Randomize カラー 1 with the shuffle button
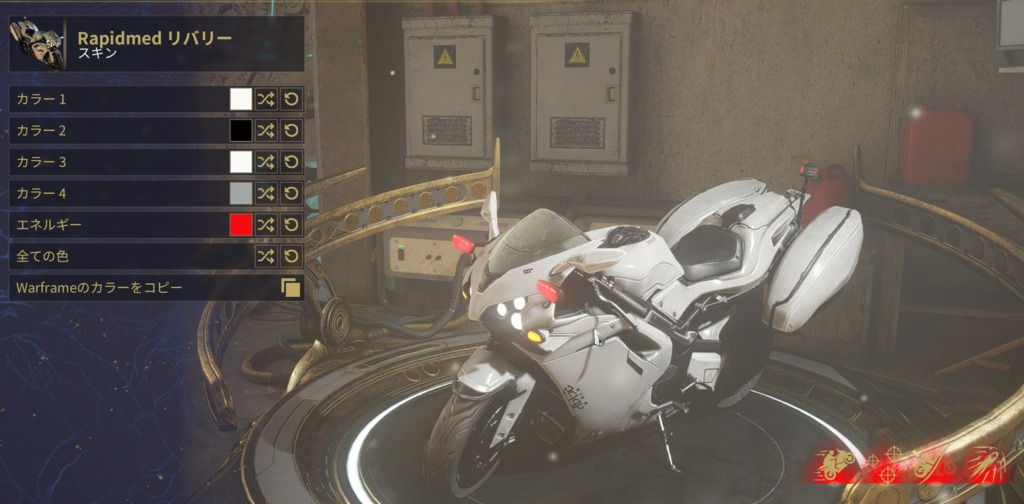1024x504 pixels. click(x=266, y=99)
